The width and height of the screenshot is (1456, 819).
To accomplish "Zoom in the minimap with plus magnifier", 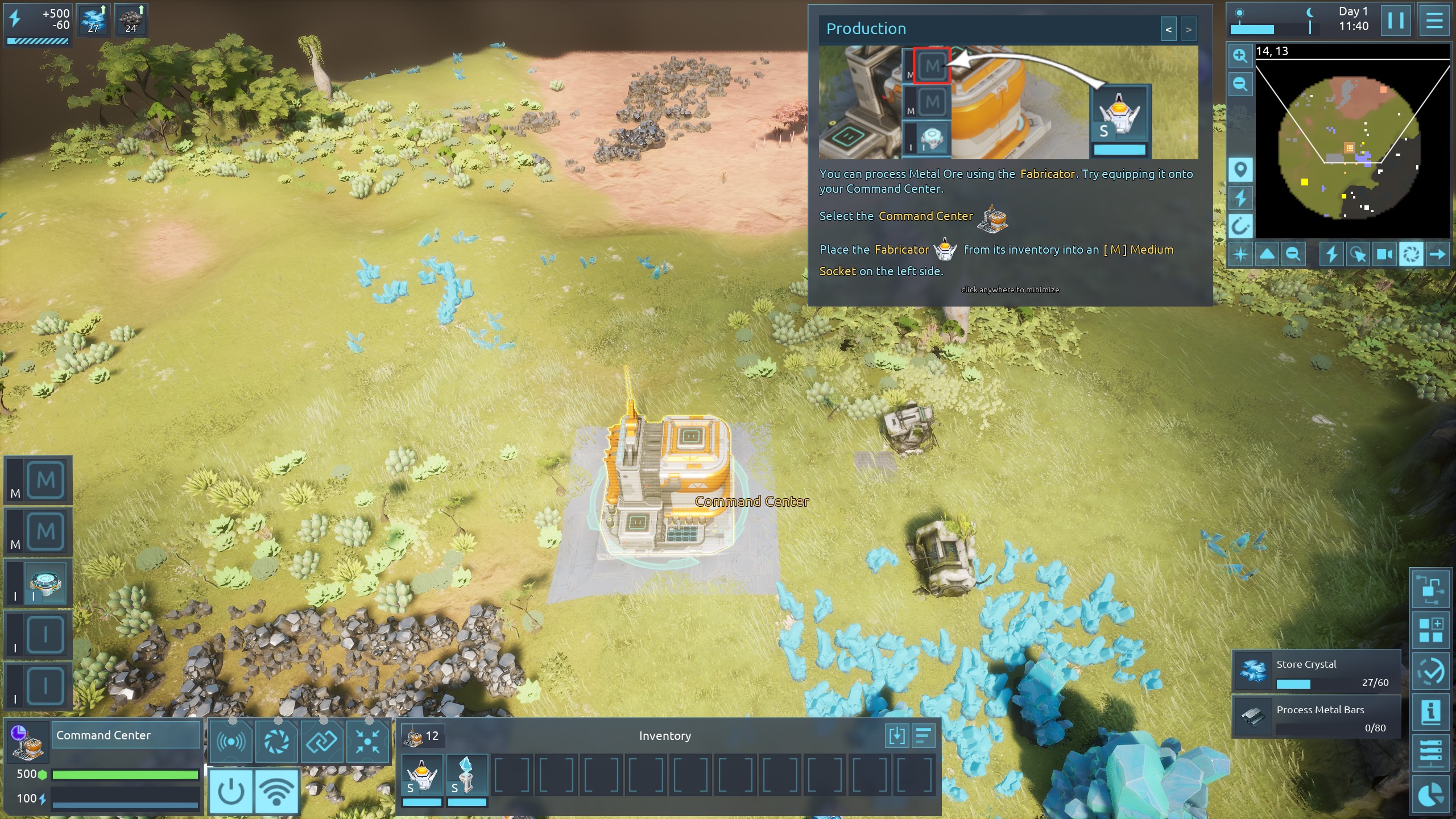I will [x=1240, y=56].
